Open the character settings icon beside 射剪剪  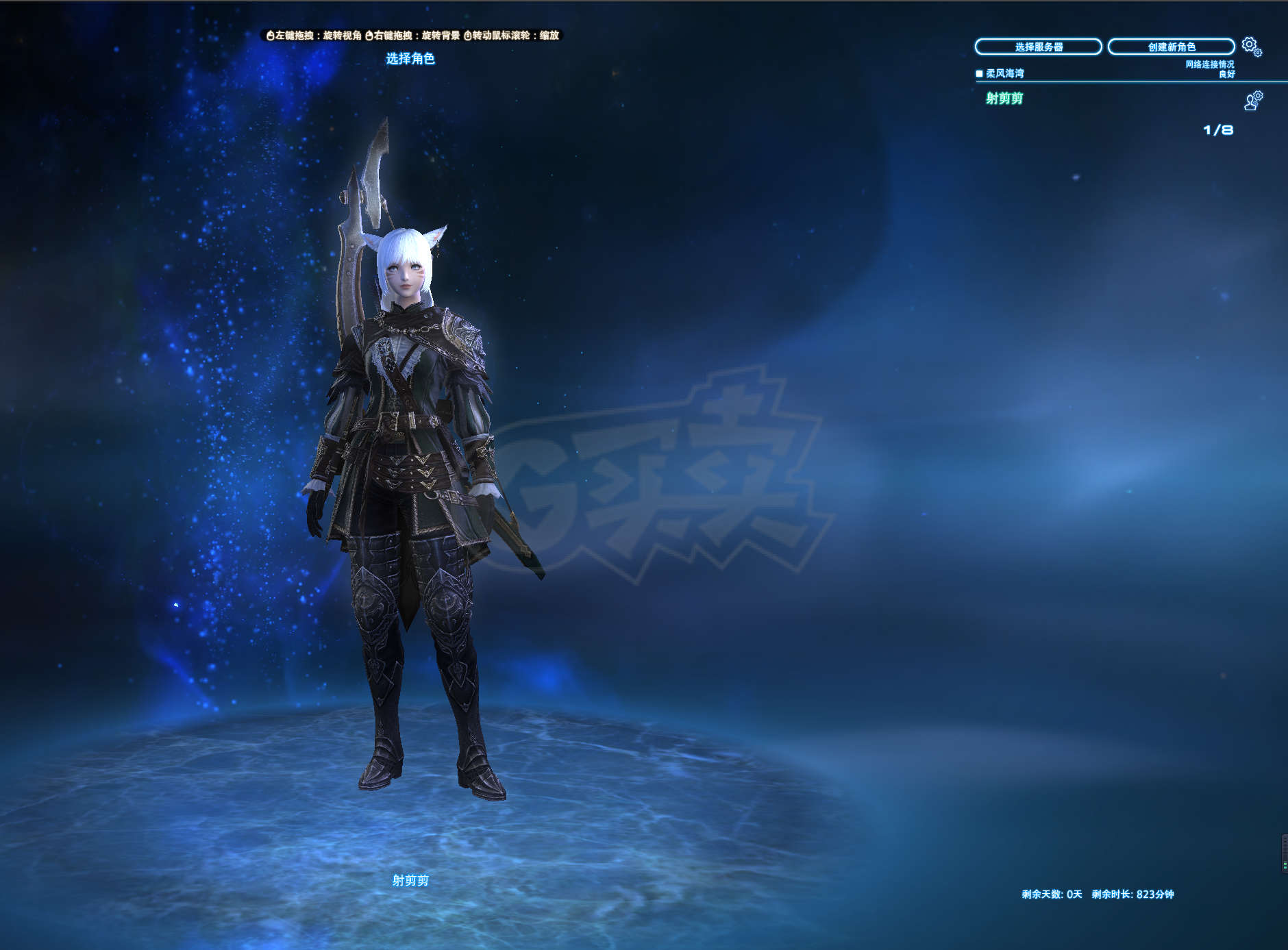[1253, 101]
